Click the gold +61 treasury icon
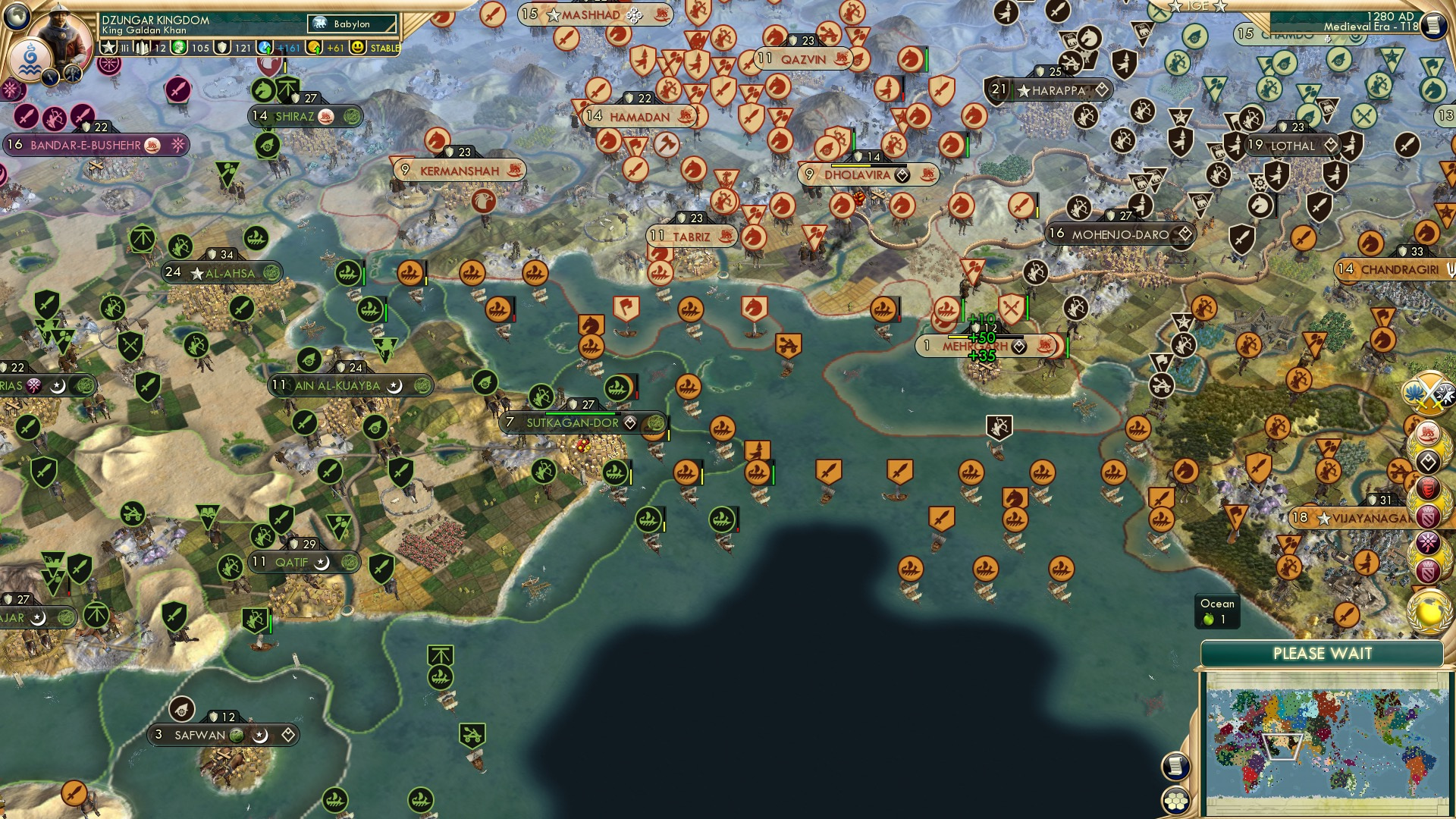Screen dimensions: 1456x819 pyautogui.click(x=314, y=47)
